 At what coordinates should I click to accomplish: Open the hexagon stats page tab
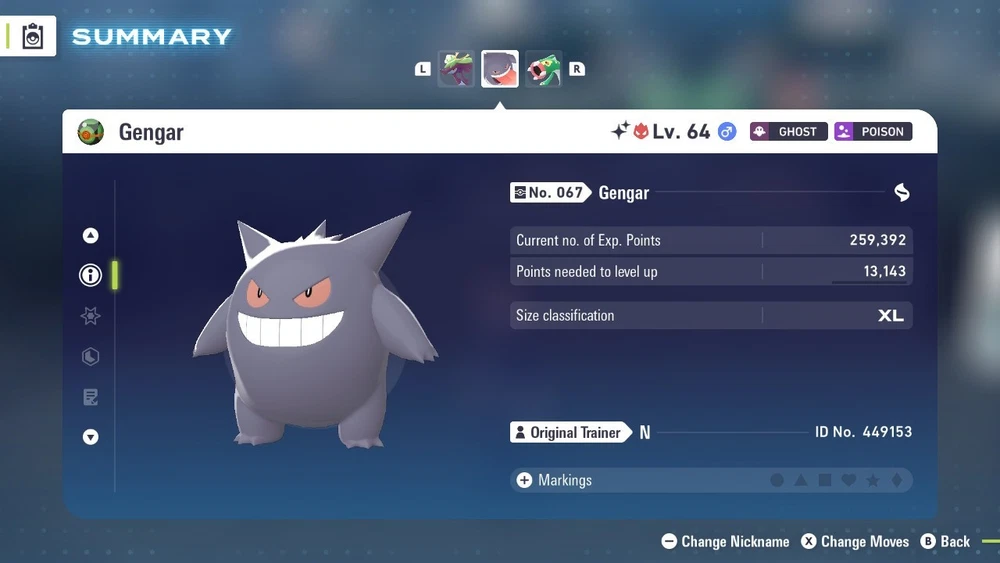point(91,357)
